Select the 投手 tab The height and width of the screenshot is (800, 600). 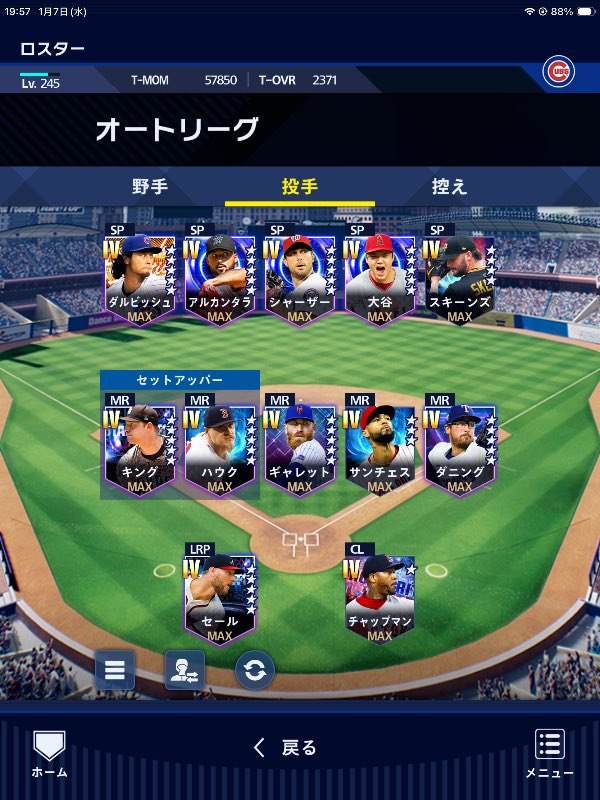click(300, 187)
